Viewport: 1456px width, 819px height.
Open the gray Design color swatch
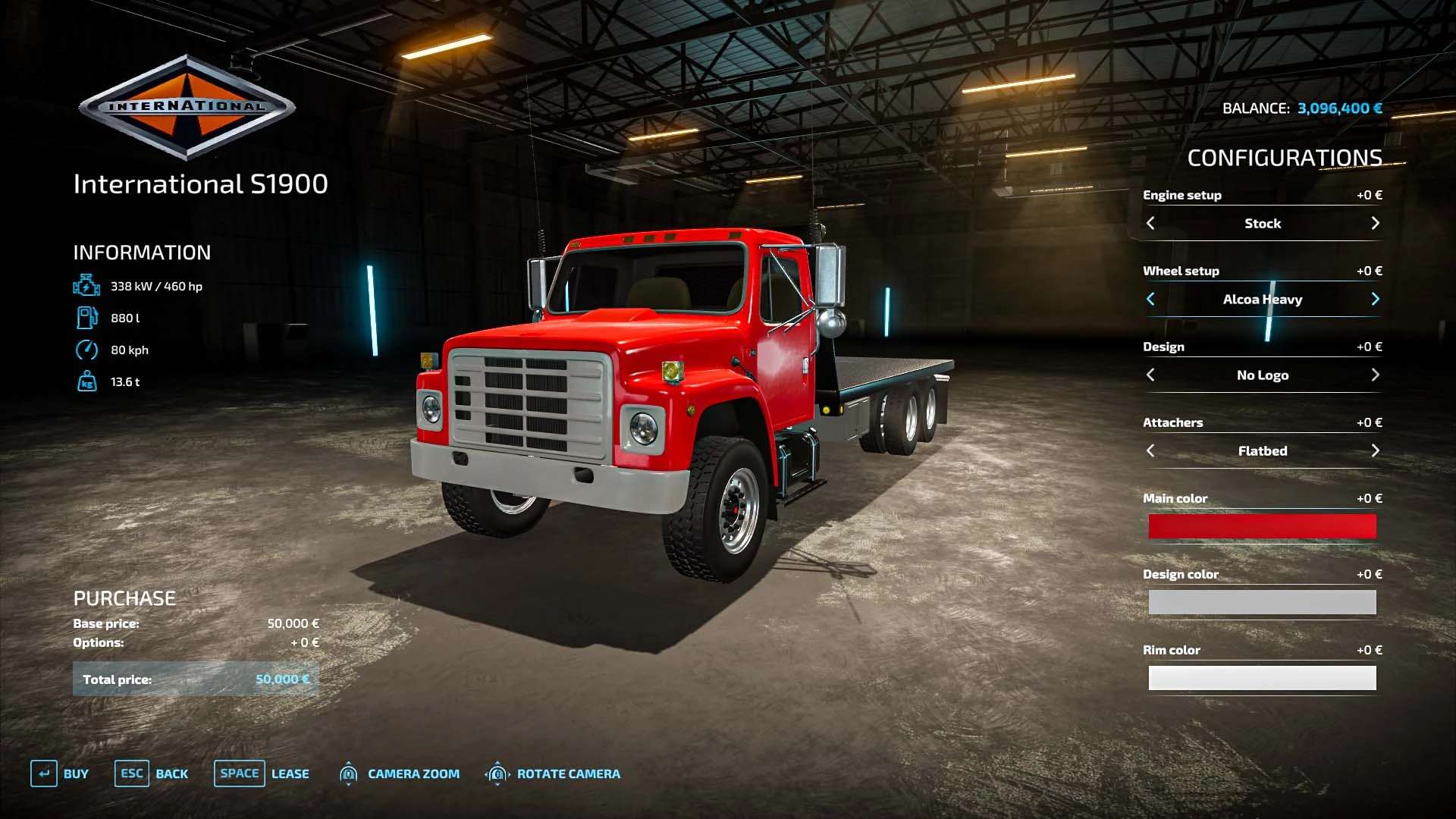click(1262, 602)
